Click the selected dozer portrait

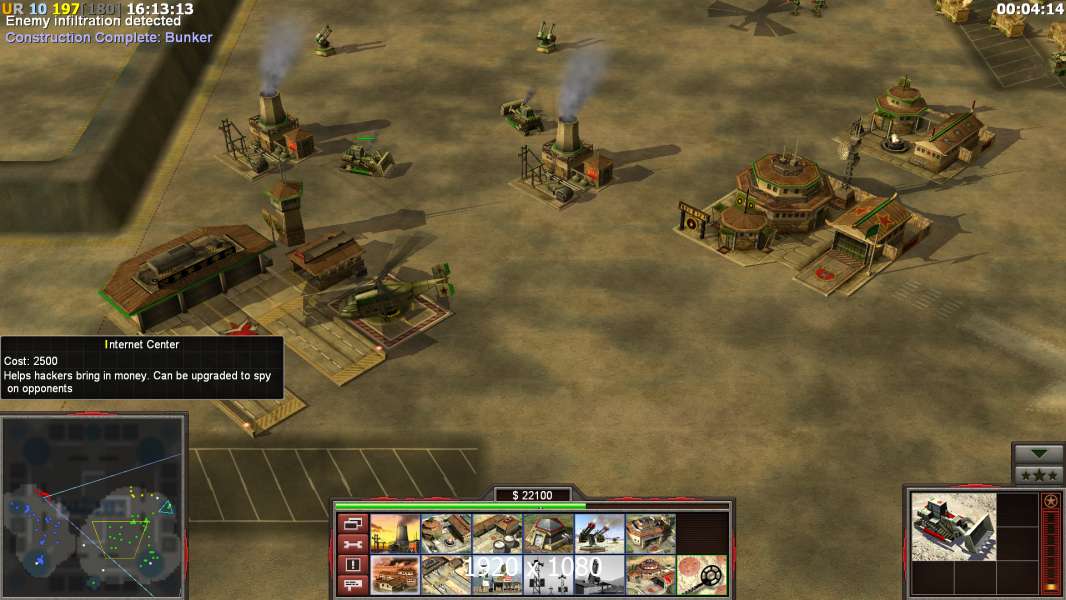(x=954, y=526)
